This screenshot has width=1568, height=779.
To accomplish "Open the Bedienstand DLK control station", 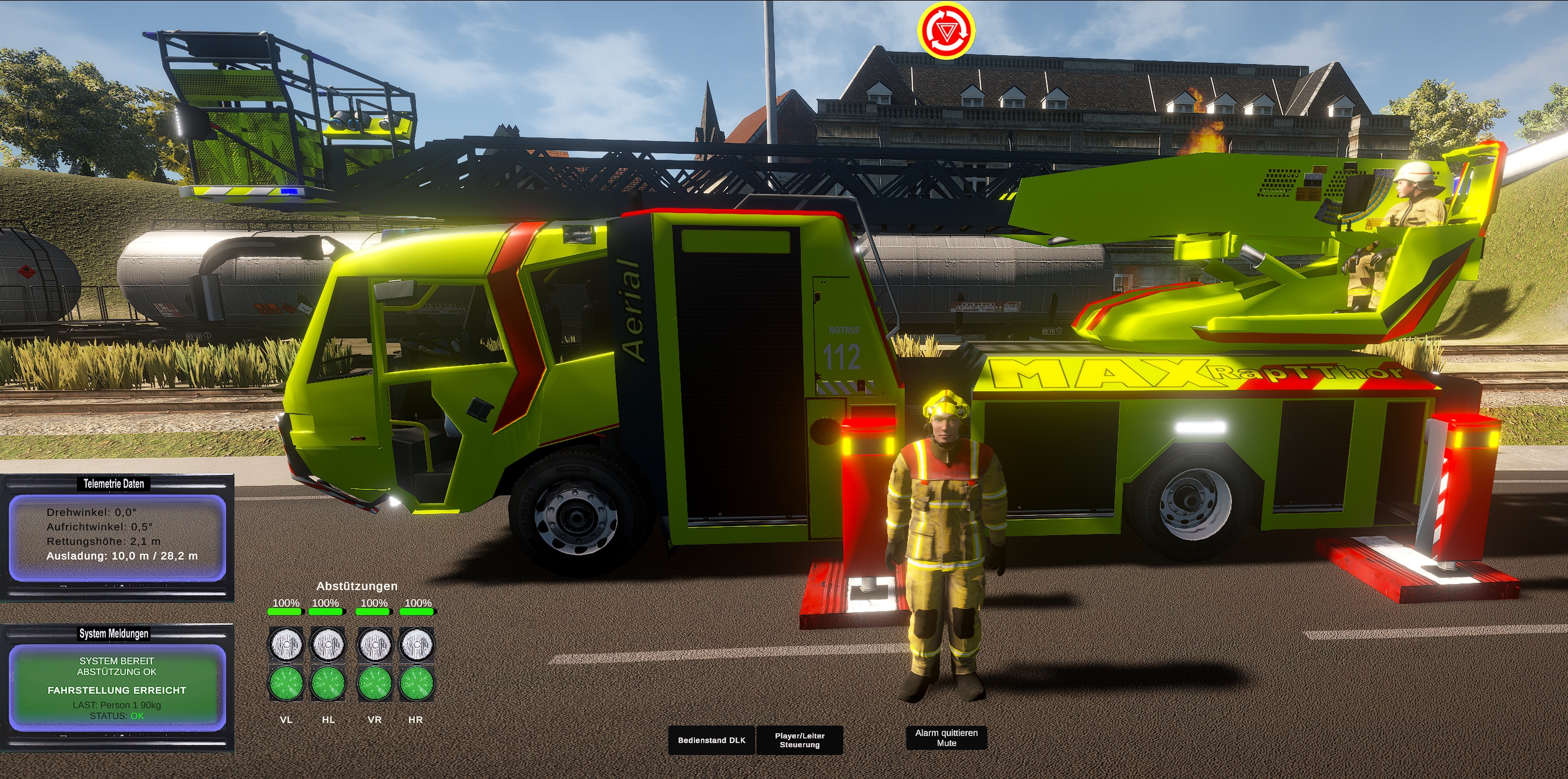I will pos(711,740).
